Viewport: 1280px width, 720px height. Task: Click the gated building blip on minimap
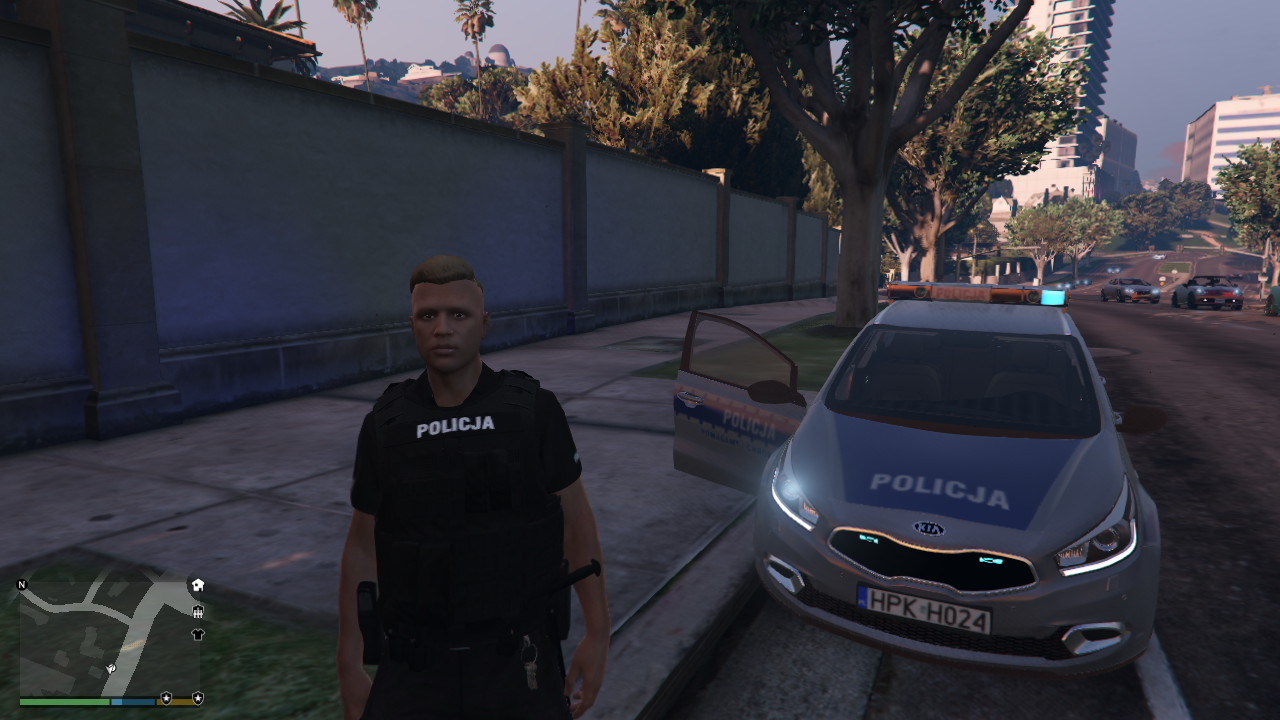coord(198,611)
